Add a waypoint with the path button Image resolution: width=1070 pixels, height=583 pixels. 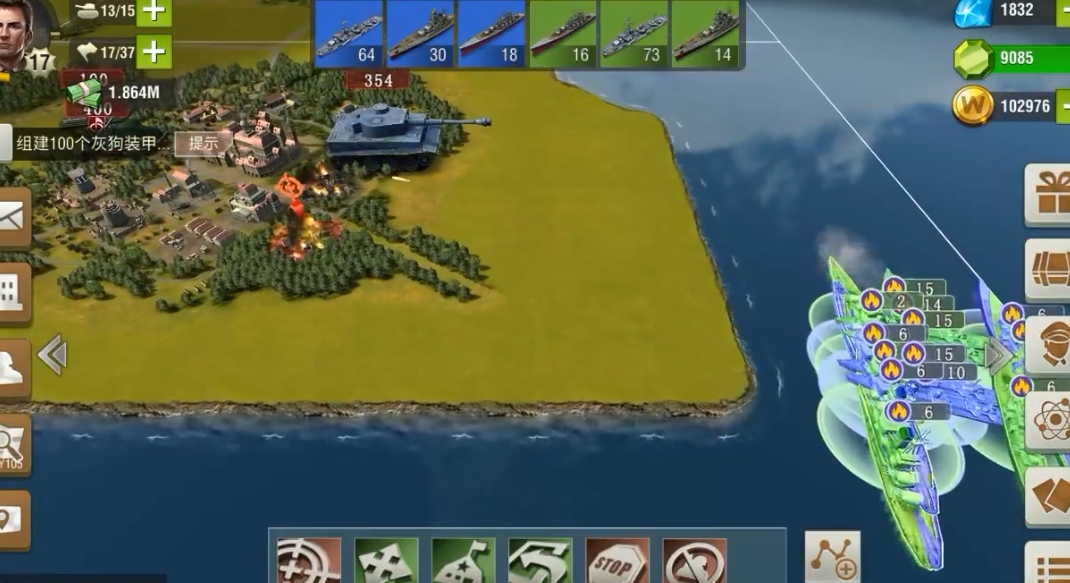point(832,557)
